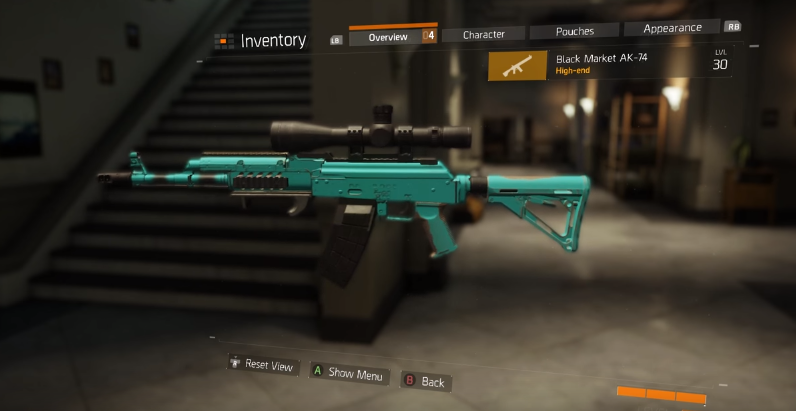This screenshot has height=411, width=796.
Task: Choose the Show Menu option
Action: (x=348, y=373)
